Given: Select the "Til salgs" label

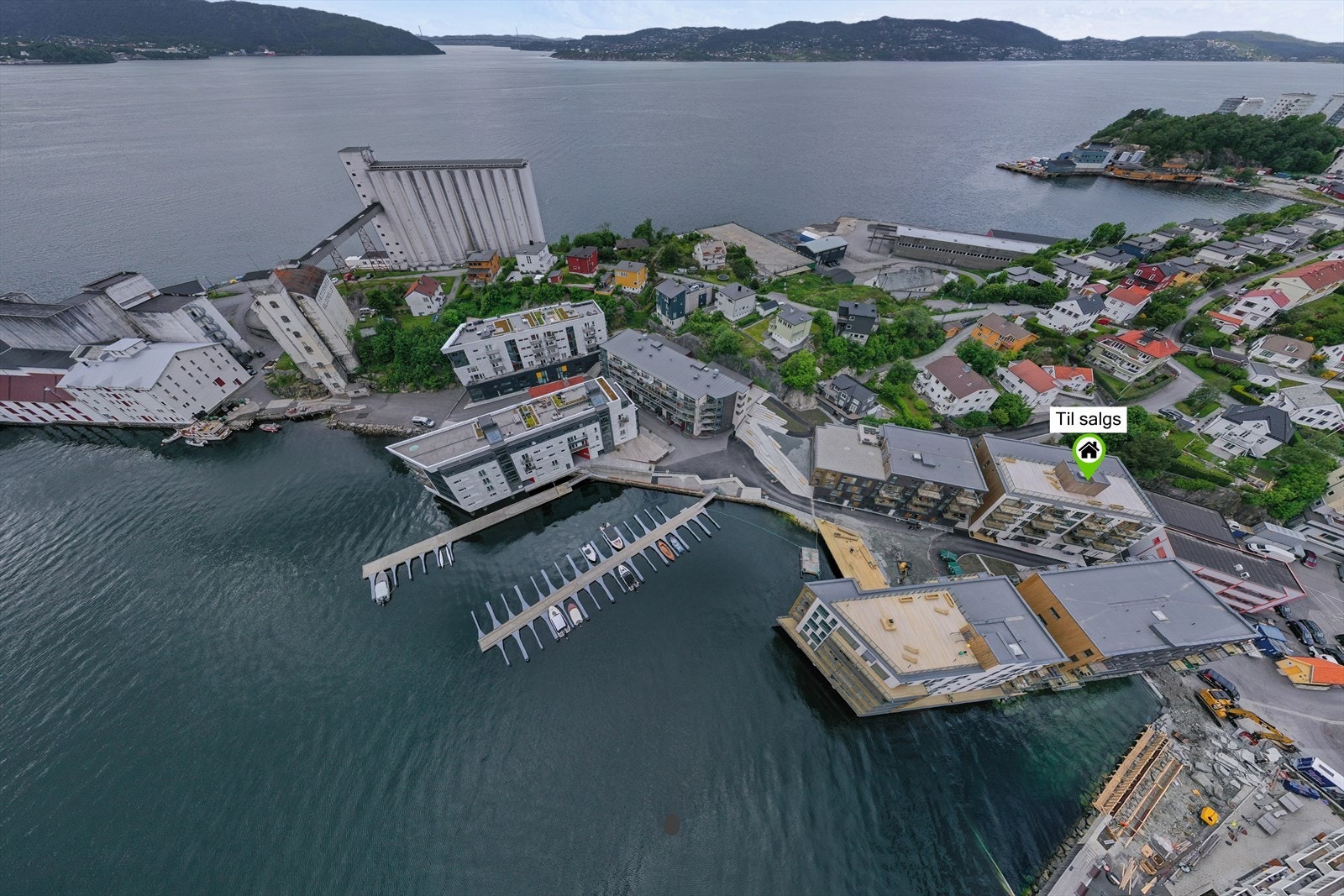Looking at the screenshot, I should pos(1089,420).
